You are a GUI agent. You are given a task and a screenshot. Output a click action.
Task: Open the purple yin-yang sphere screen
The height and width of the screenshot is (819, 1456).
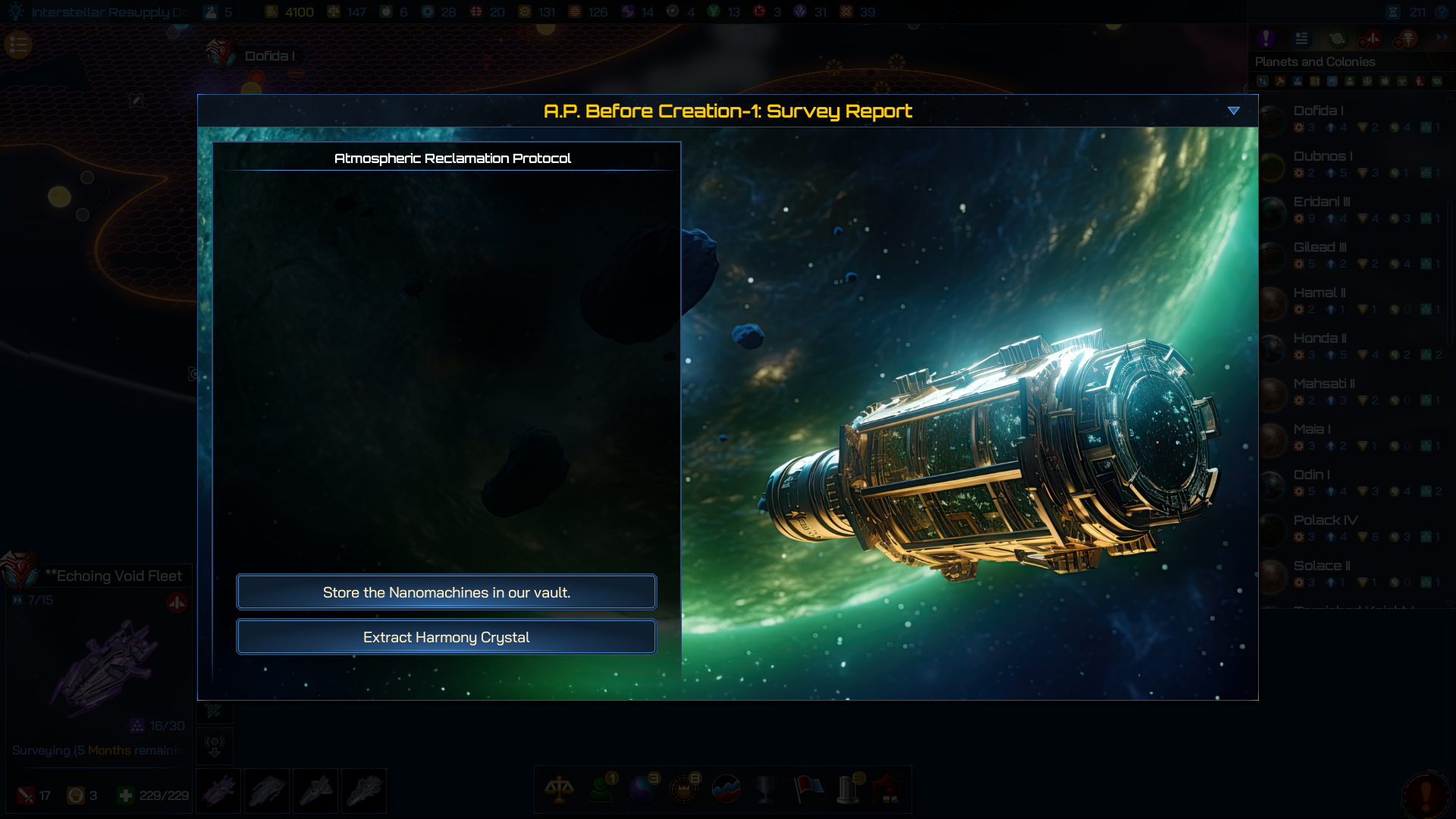[x=643, y=789]
